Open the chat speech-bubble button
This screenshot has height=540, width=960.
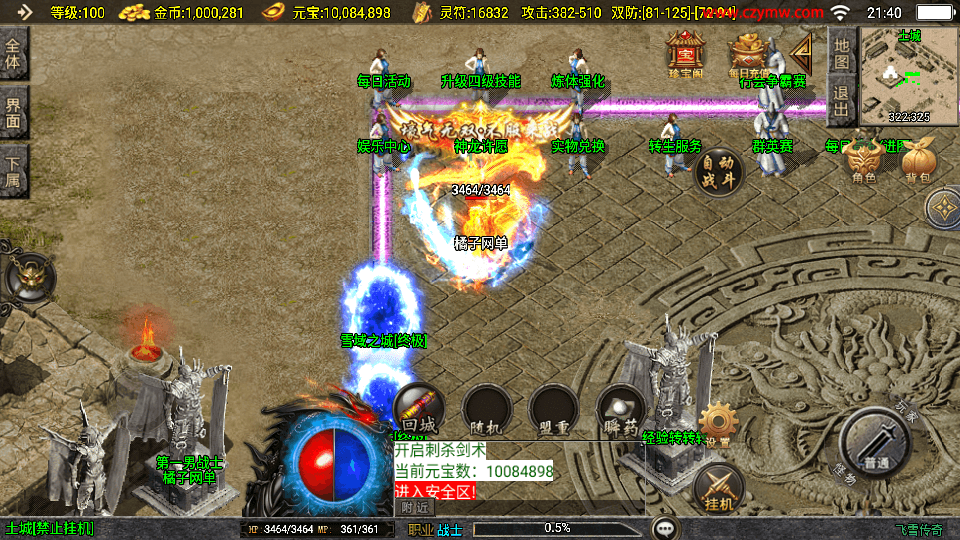pyautogui.click(x=665, y=528)
